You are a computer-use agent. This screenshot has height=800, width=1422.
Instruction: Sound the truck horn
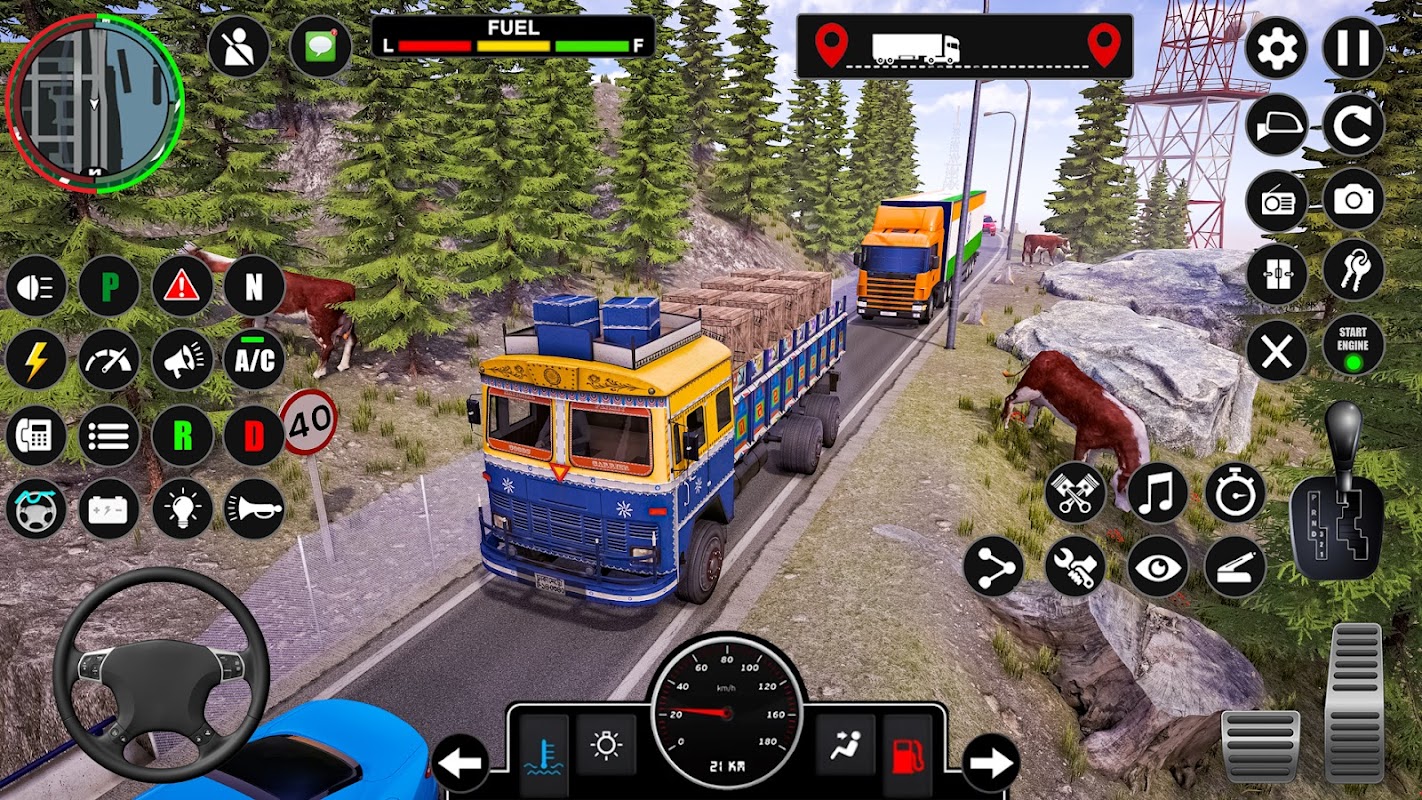click(254, 509)
